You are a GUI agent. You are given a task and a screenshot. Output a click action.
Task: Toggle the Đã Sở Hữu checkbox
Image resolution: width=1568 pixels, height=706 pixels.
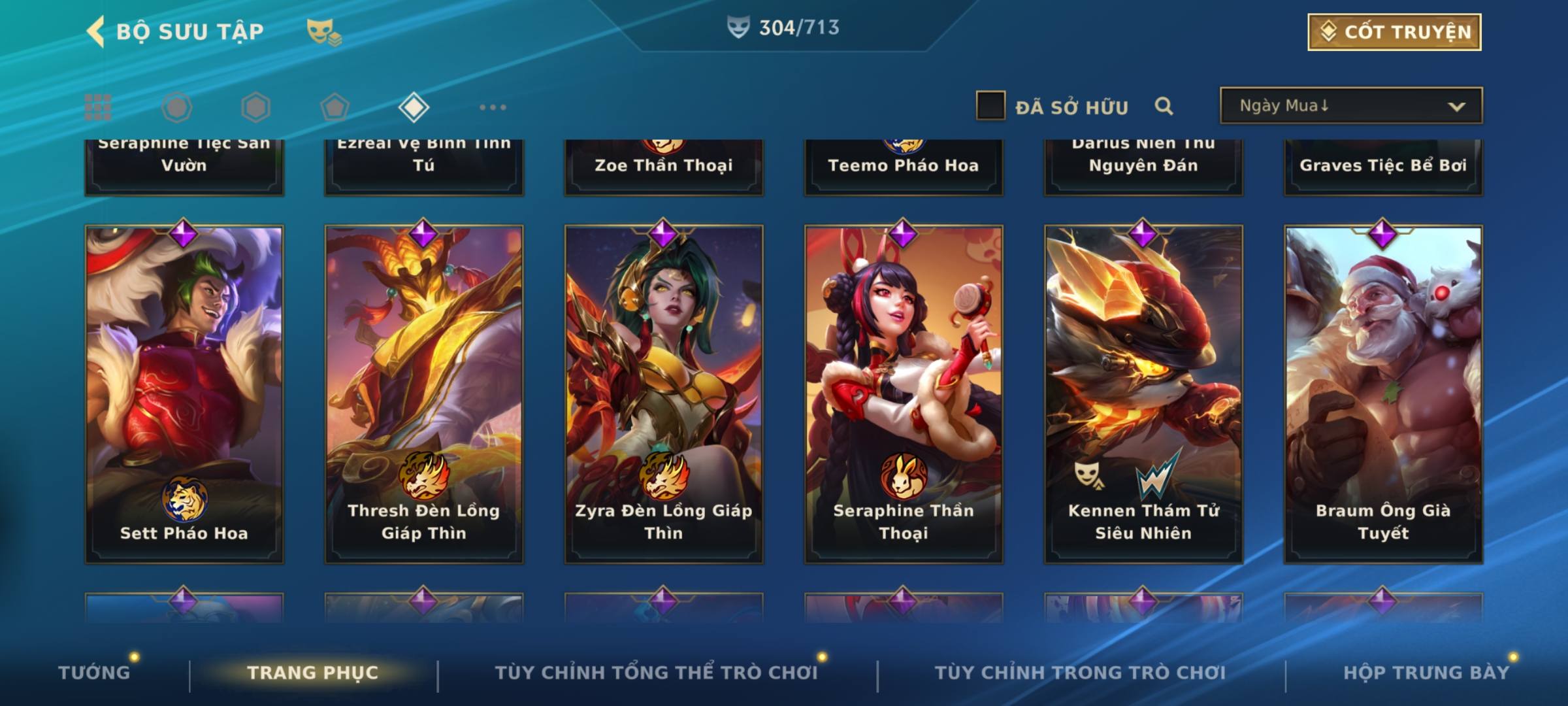pos(990,106)
